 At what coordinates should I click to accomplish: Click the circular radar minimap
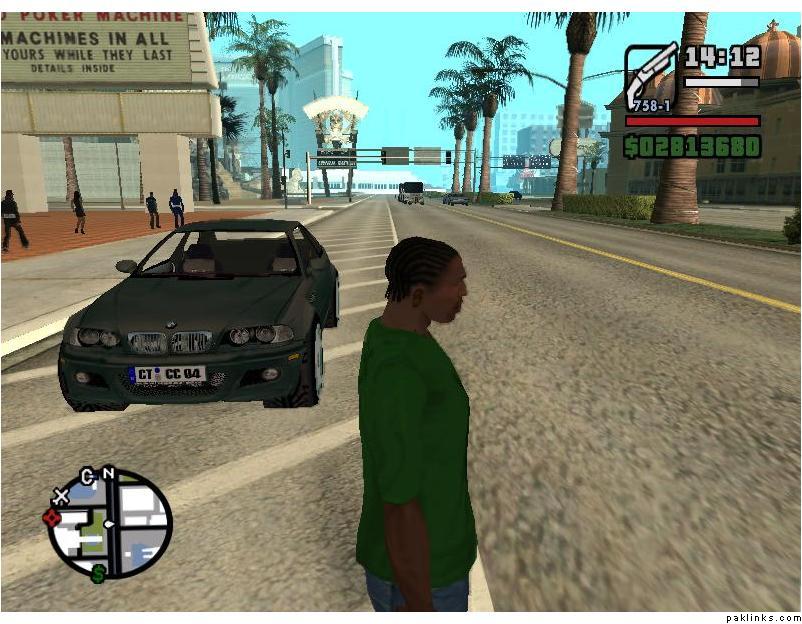tap(110, 524)
